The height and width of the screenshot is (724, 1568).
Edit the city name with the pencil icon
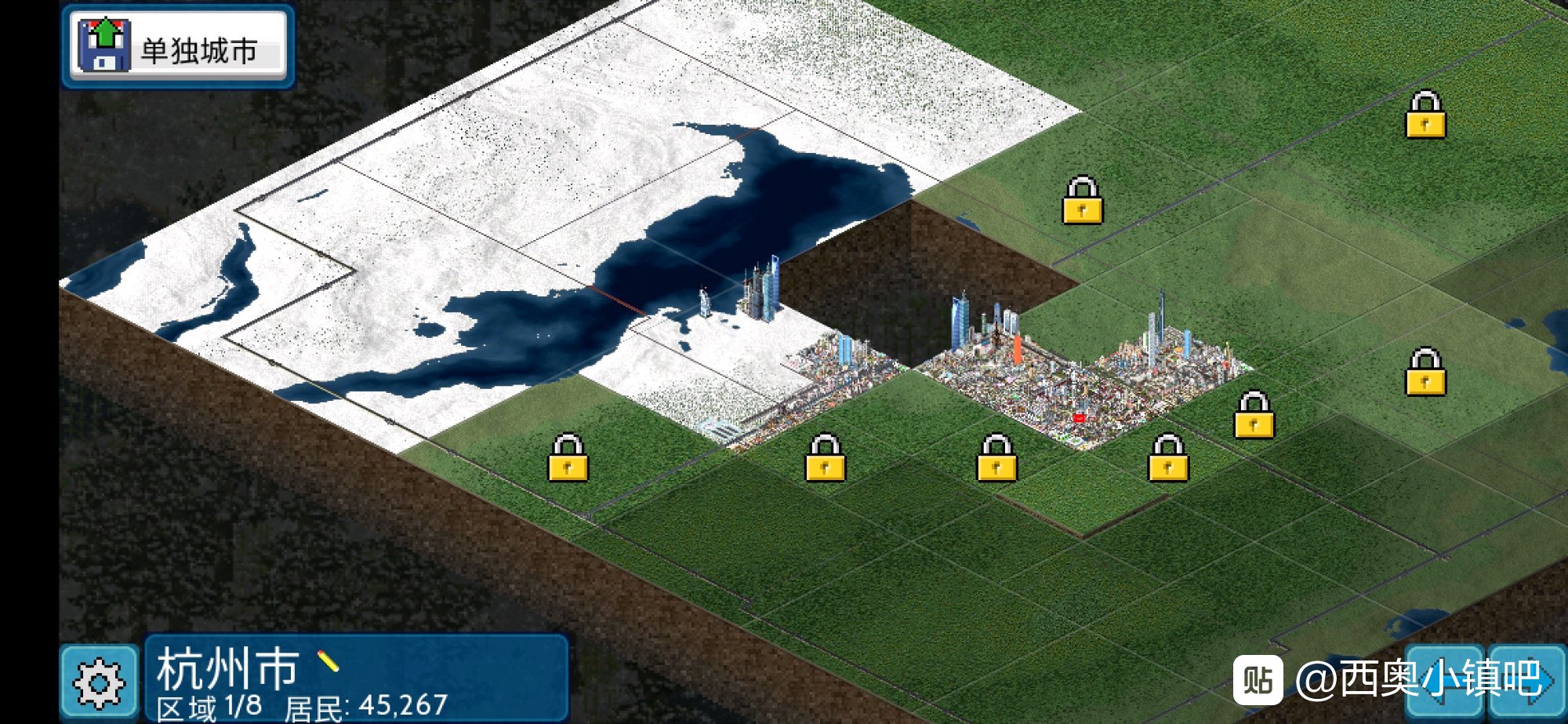(x=328, y=661)
